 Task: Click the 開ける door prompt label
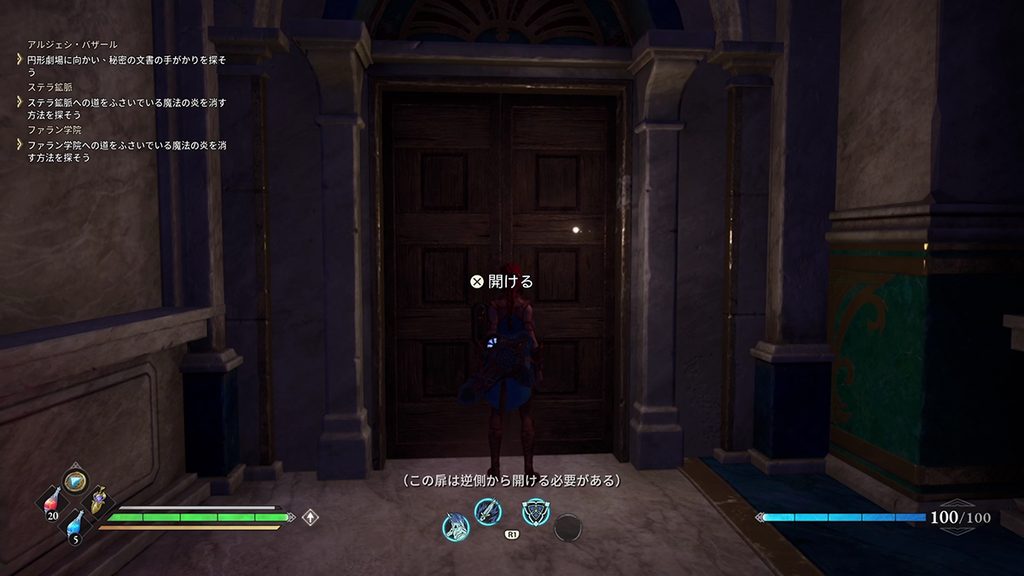(x=502, y=282)
